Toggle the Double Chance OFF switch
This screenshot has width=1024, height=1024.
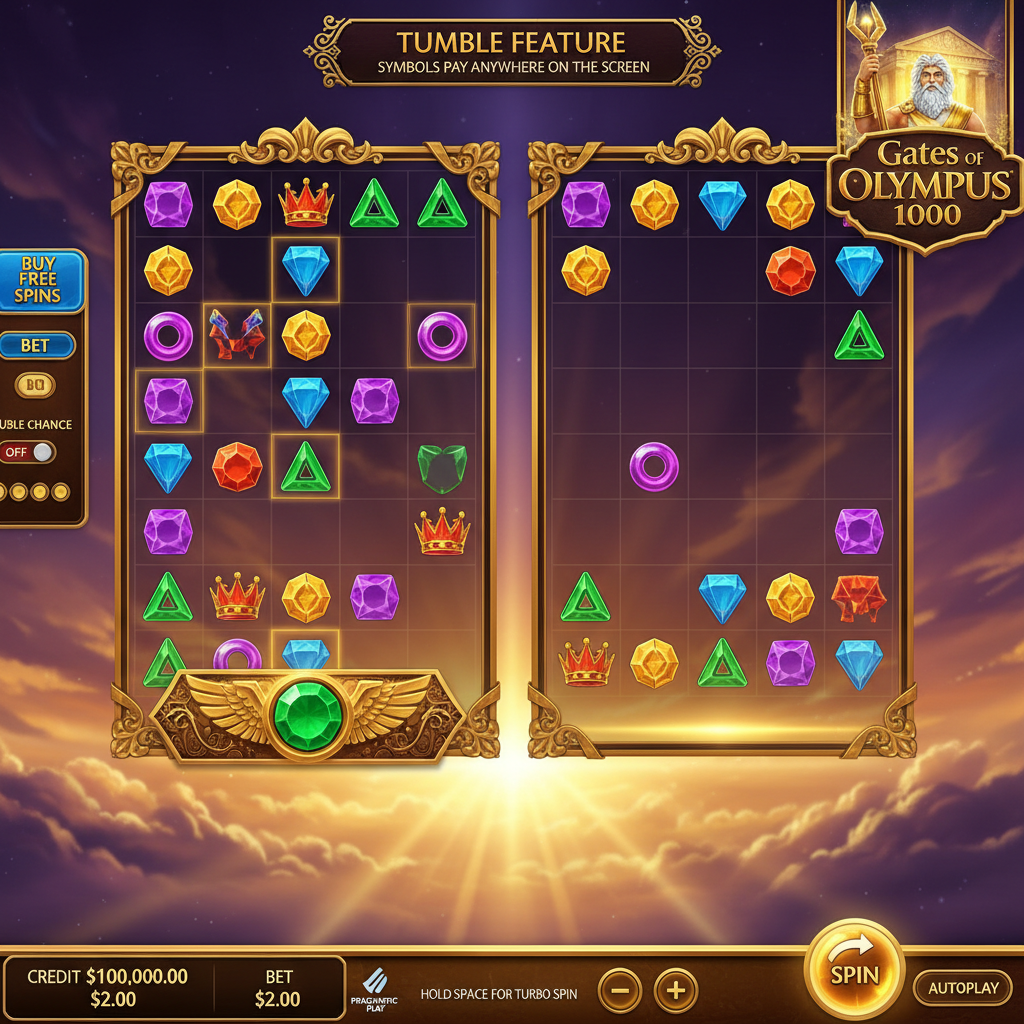pos(27,452)
